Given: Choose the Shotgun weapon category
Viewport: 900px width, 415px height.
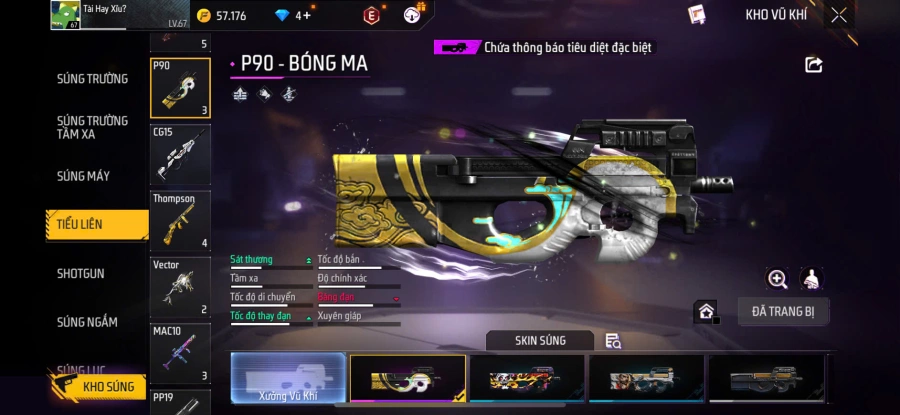Looking at the screenshot, I should pos(81,273).
